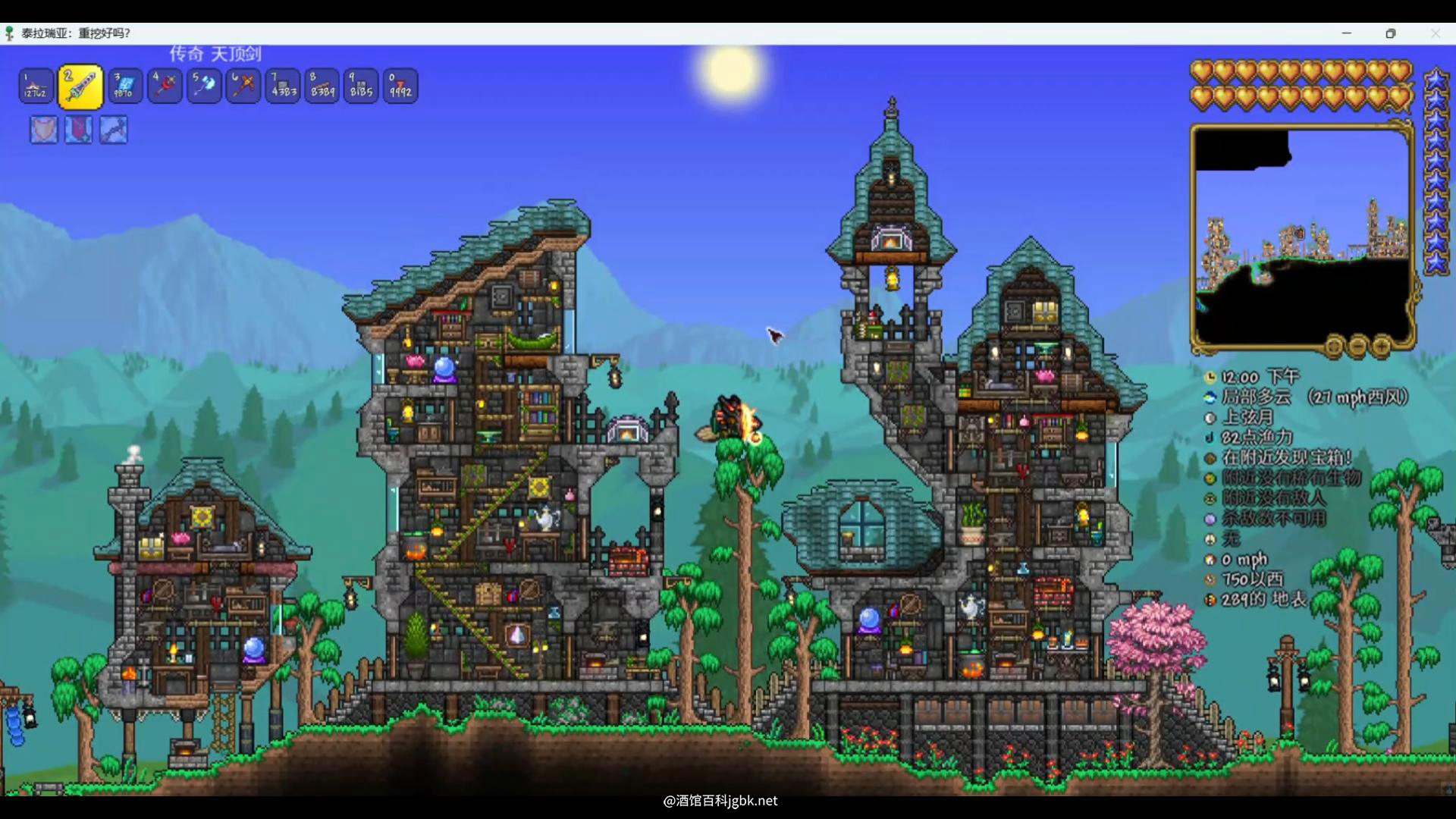Choose the blue block stack in slot 3
Viewport: 1456px width, 819px height.
pyautogui.click(x=124, y=86)
